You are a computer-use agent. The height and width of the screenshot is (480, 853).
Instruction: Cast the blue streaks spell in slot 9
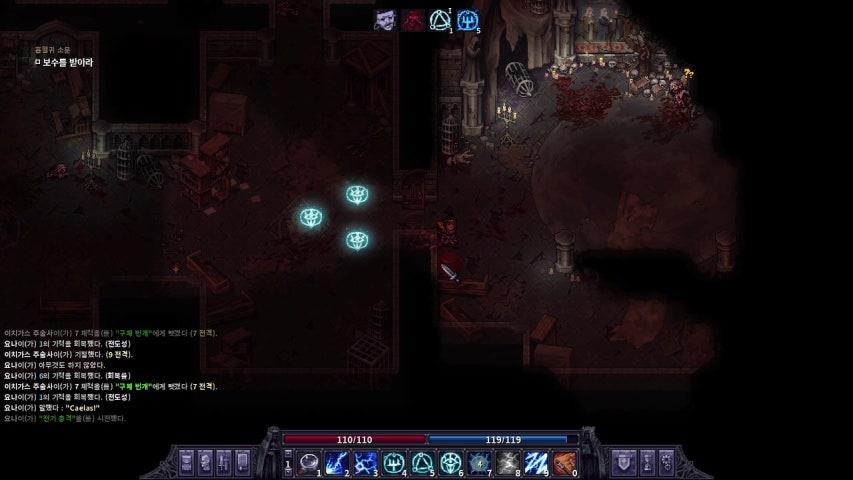click(537, 462)
